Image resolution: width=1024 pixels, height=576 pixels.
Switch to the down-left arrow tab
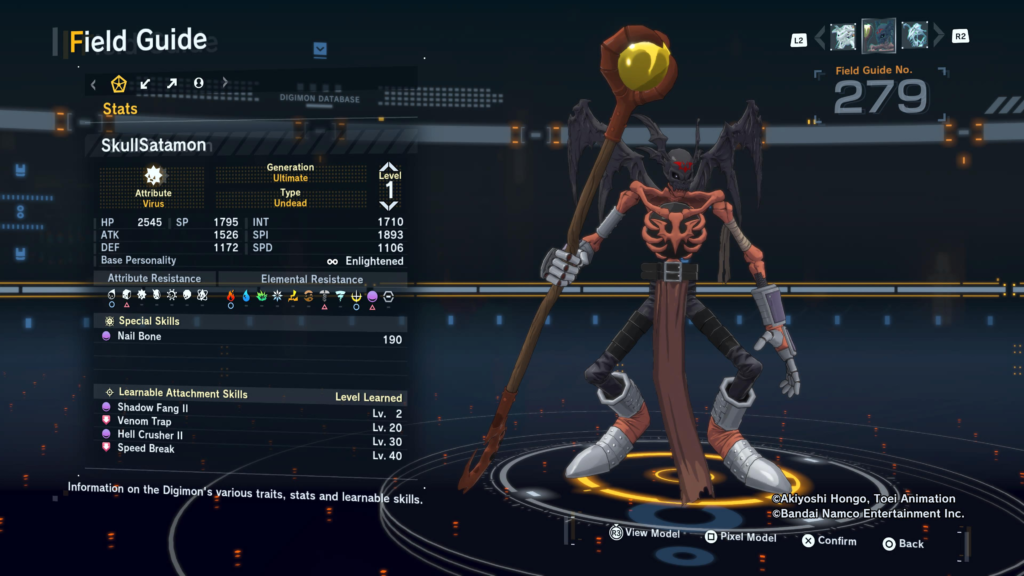pyautogui.click(x=145, y=84)
